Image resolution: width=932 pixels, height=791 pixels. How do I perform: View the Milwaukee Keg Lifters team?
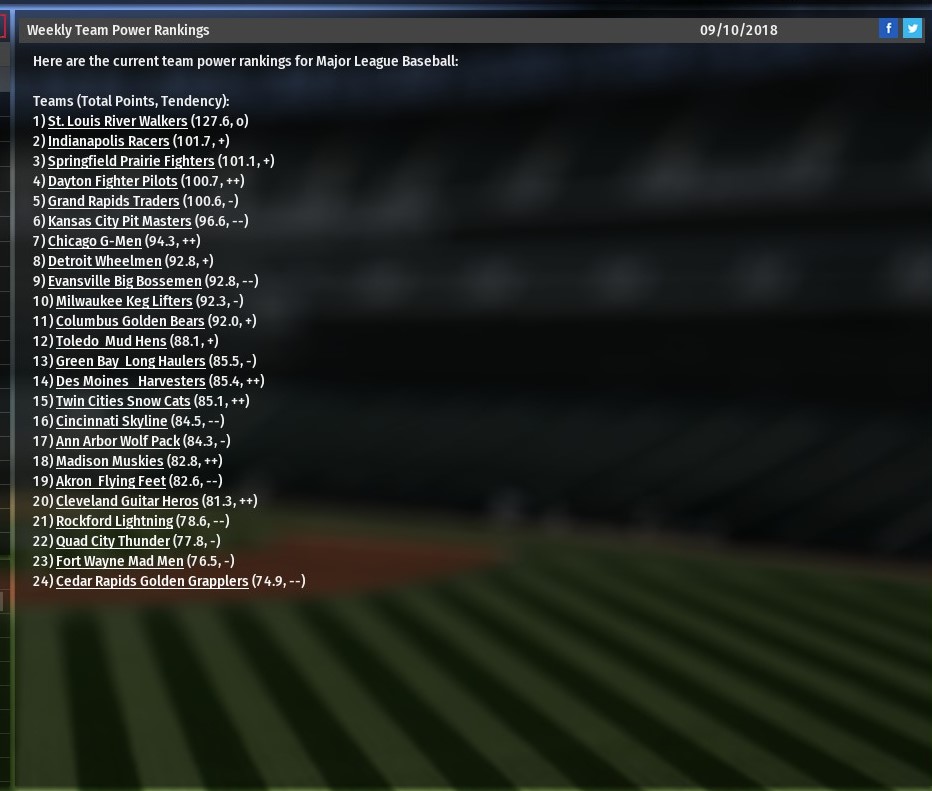click(x=124, y=301)
